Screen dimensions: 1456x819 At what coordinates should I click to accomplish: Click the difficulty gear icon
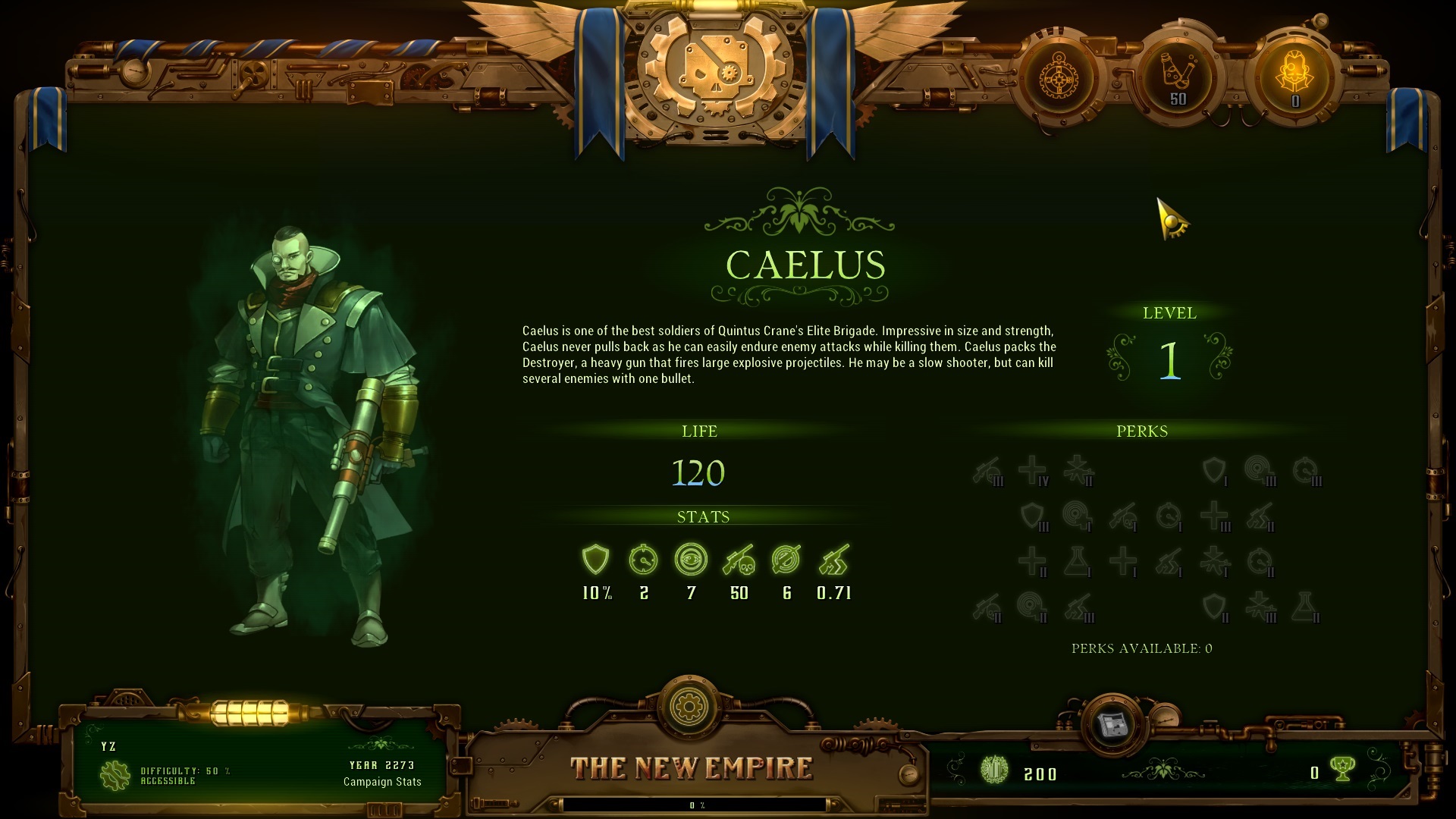pyautogui.click(x=115, y=775)
